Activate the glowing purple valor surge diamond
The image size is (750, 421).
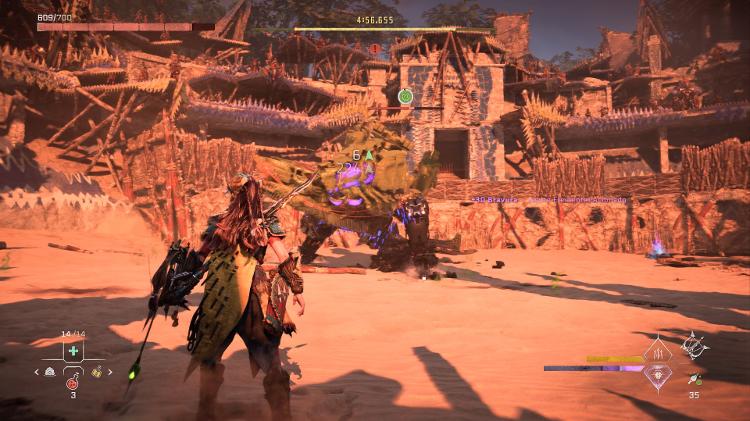(x=657, y=375)
